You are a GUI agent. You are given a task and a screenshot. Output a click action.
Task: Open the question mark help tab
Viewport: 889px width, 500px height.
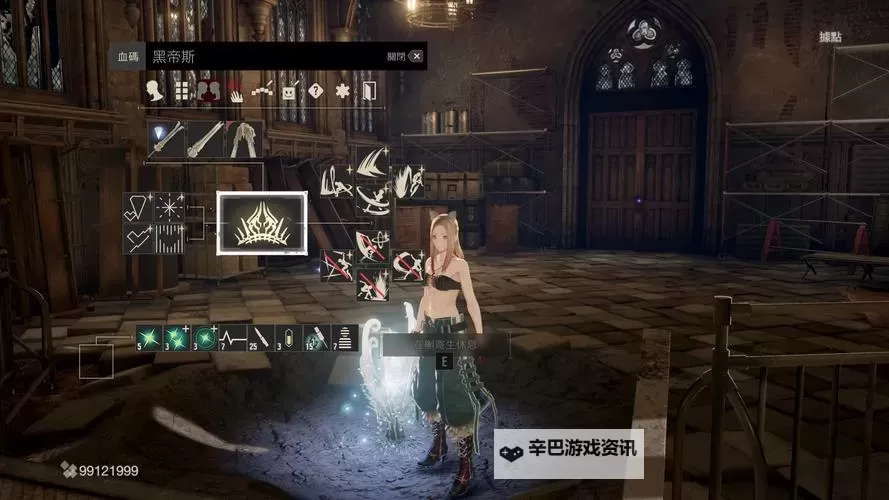tap(316, 92)
